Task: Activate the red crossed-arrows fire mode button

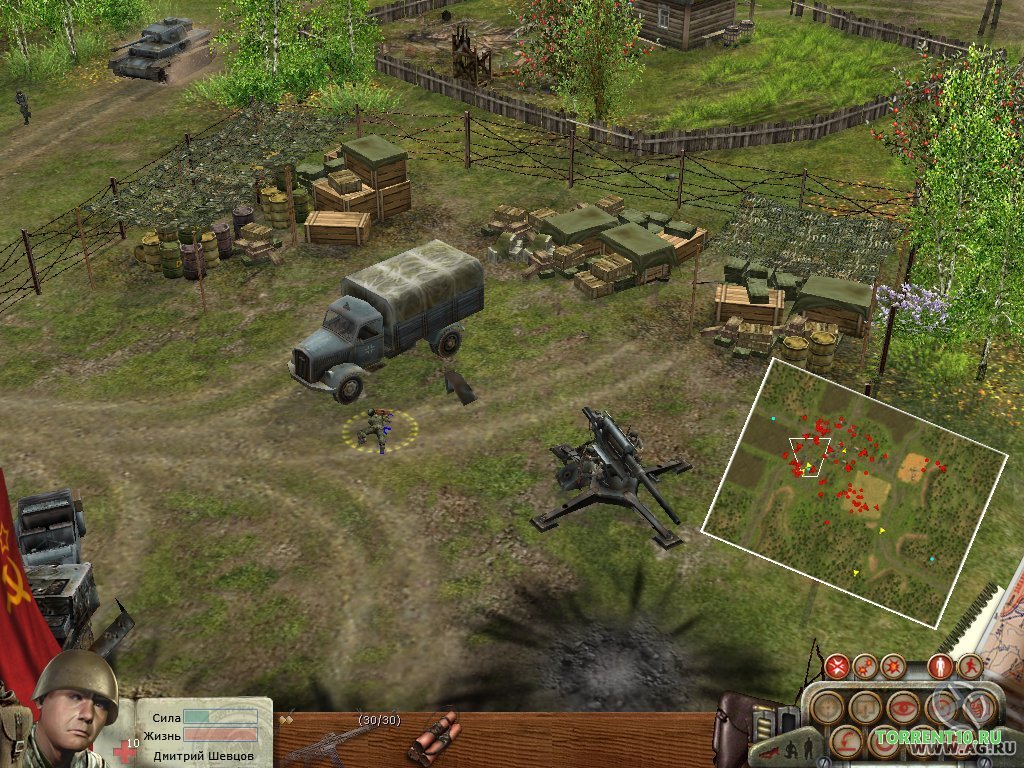Action: (x=838, y=666)
